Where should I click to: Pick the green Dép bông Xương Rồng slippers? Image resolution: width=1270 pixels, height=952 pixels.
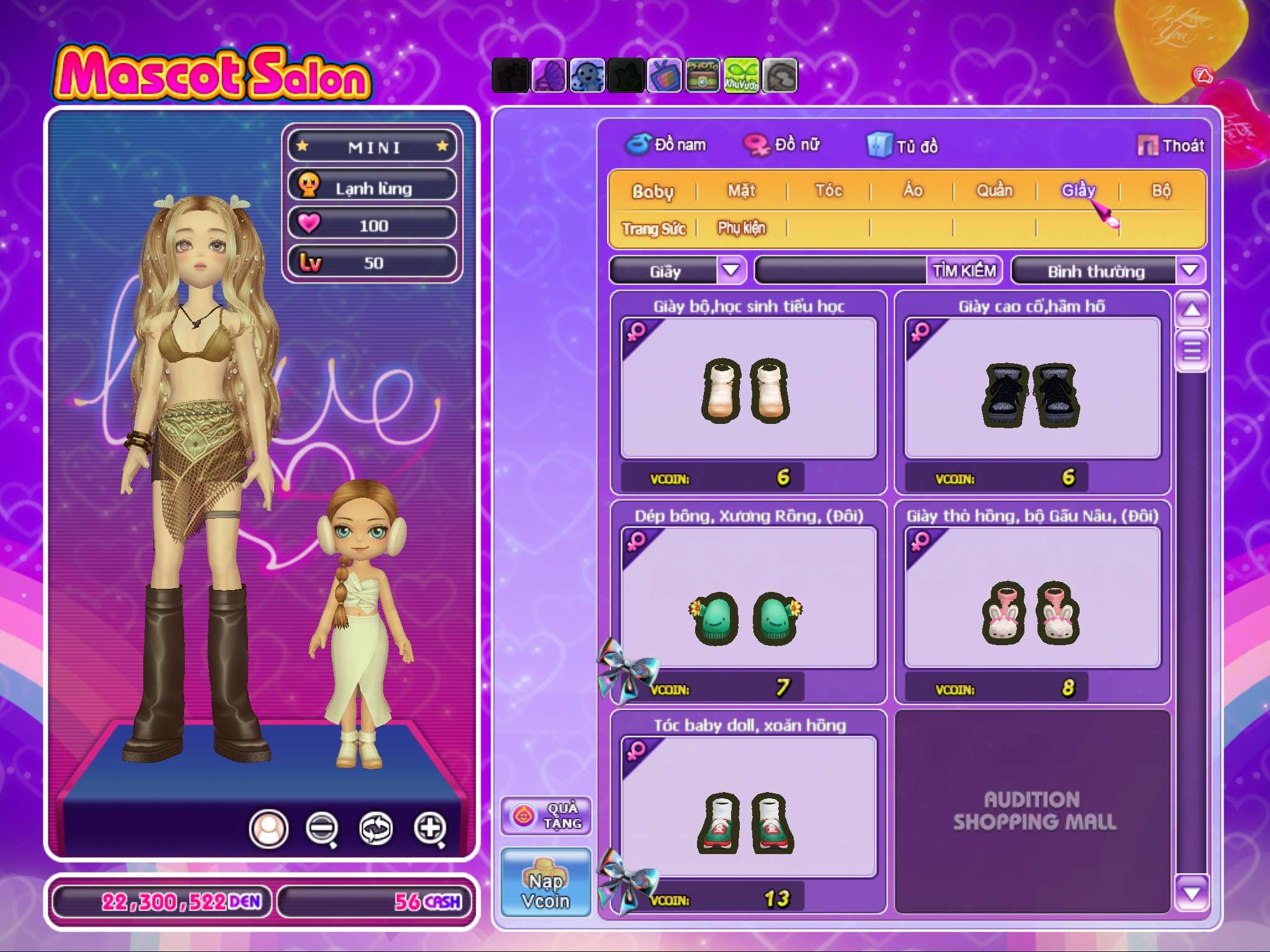pyautogui.click(x=748, y=599)
